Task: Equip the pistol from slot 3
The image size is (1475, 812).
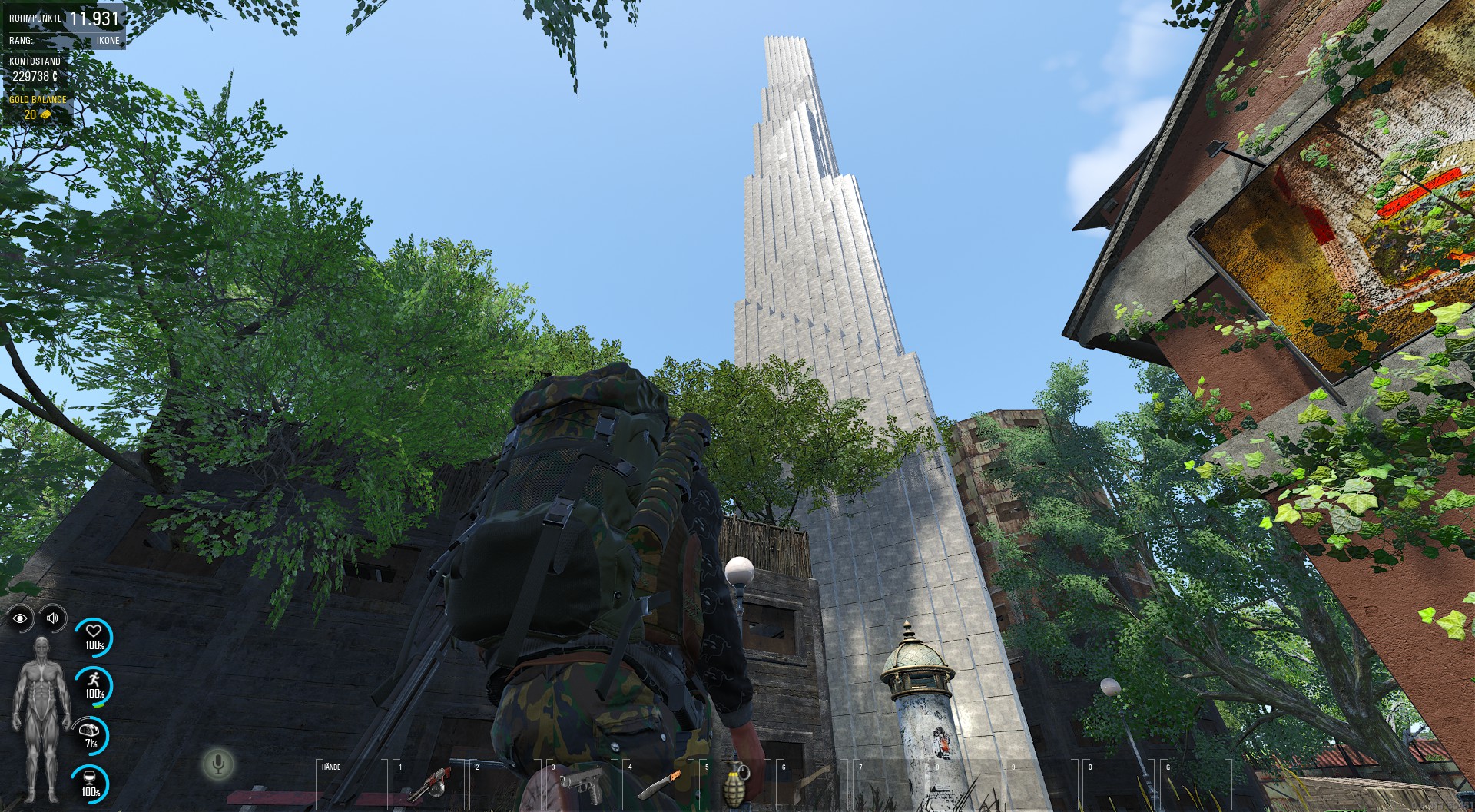Action: click(583, 784)
